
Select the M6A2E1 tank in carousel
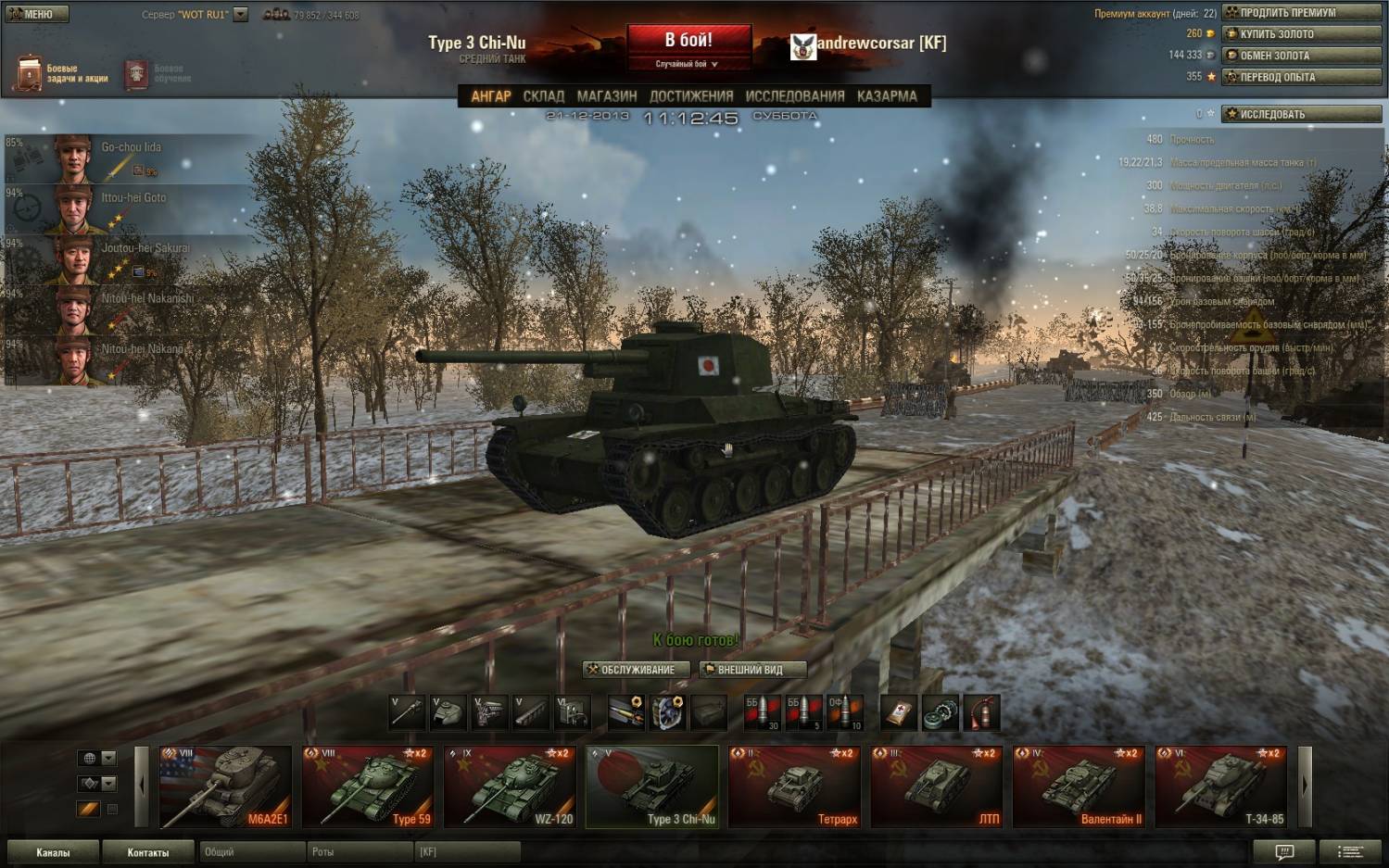[226, 786]
